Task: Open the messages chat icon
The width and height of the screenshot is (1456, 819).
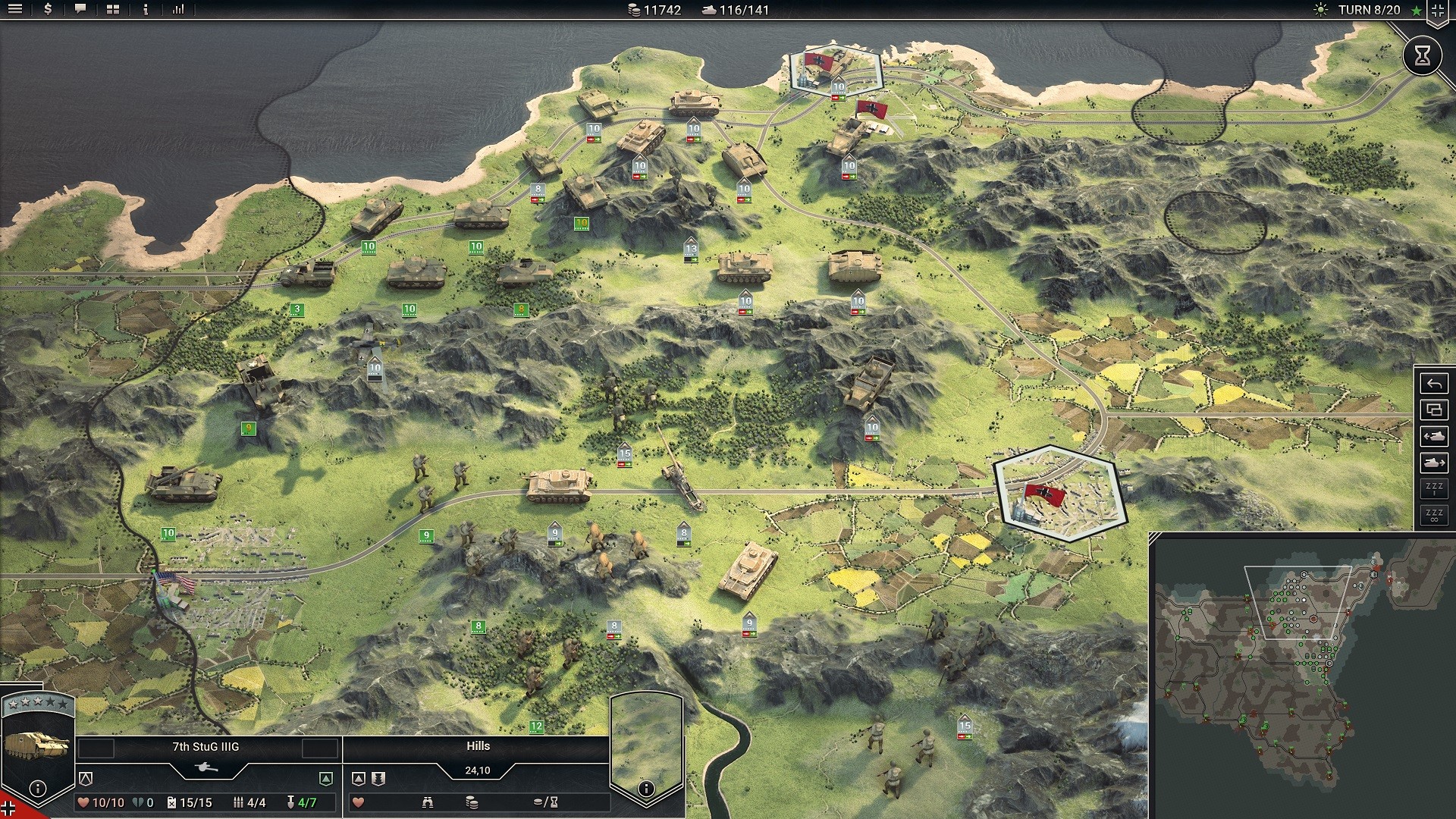Action: 79,10
